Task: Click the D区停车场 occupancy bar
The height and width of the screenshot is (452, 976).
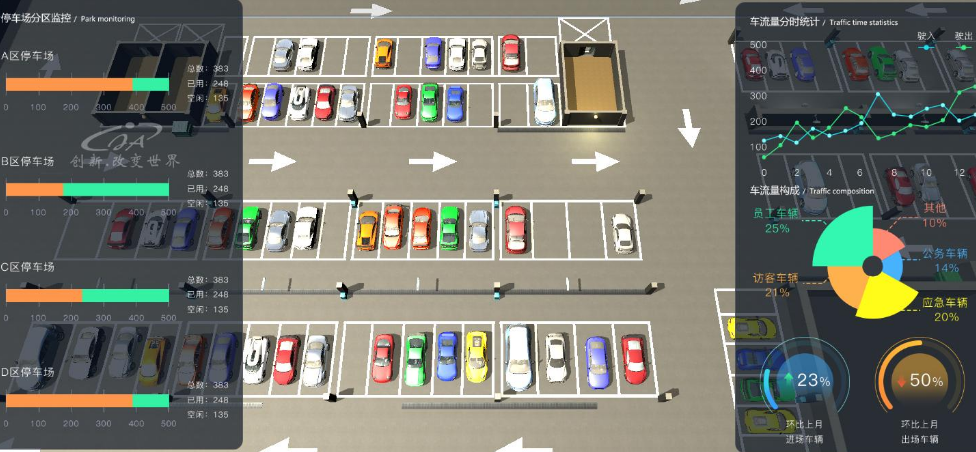Action: tap(88, 401)
